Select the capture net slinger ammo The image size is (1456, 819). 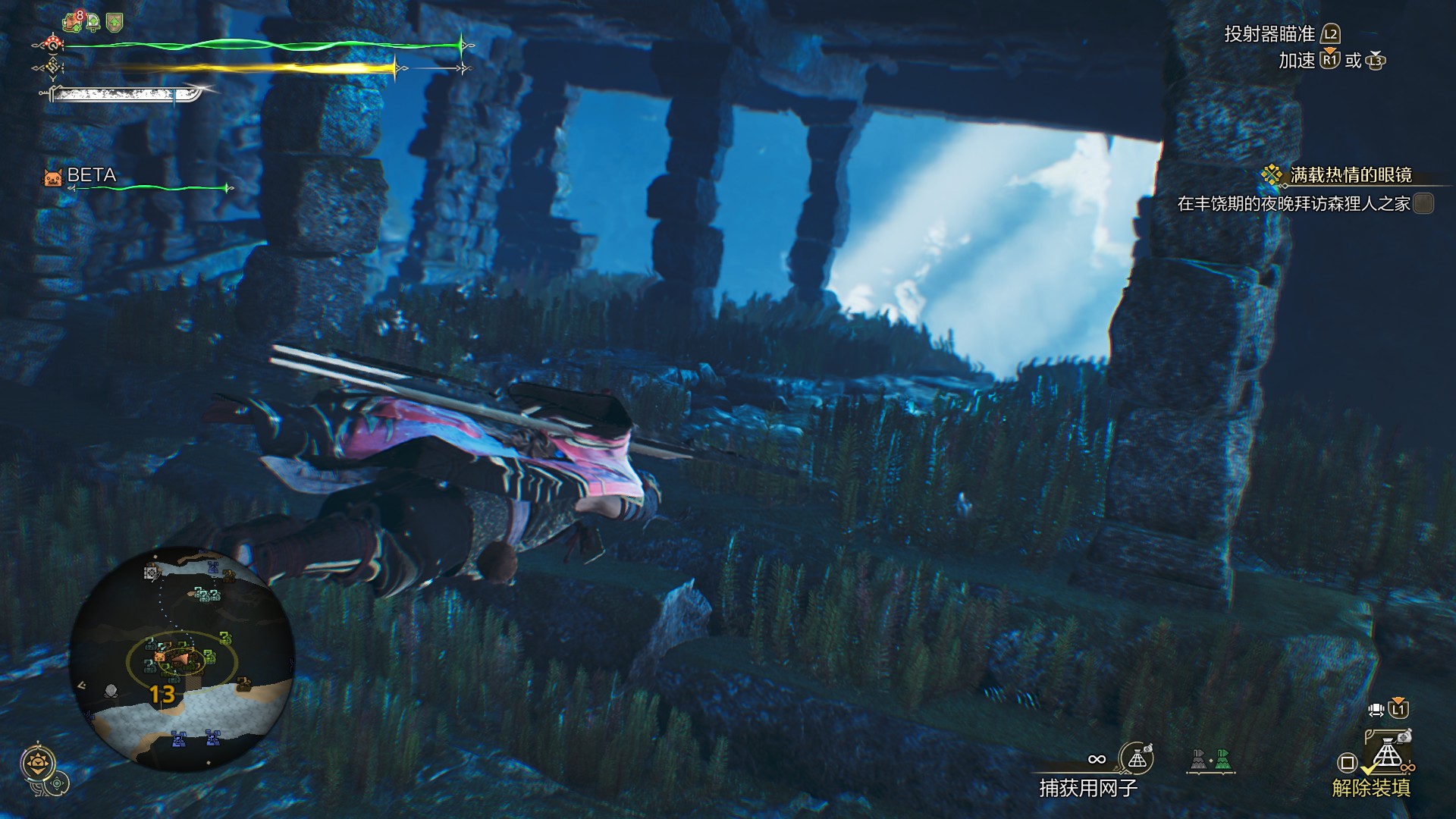[x=1136, y=758]
